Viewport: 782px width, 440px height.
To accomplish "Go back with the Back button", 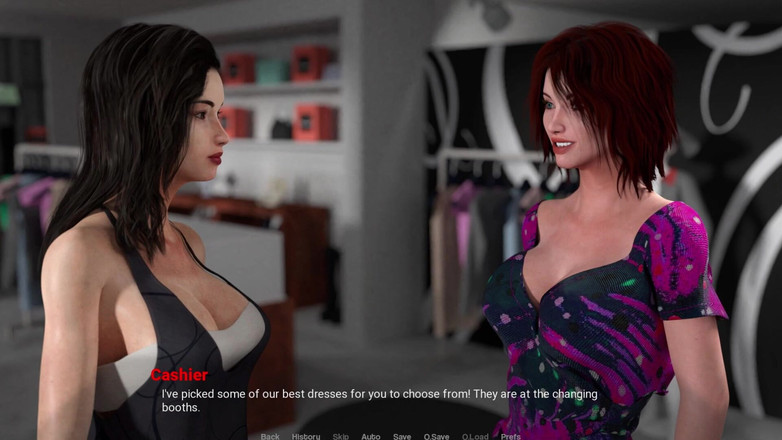I will click(x=270, y=436).
